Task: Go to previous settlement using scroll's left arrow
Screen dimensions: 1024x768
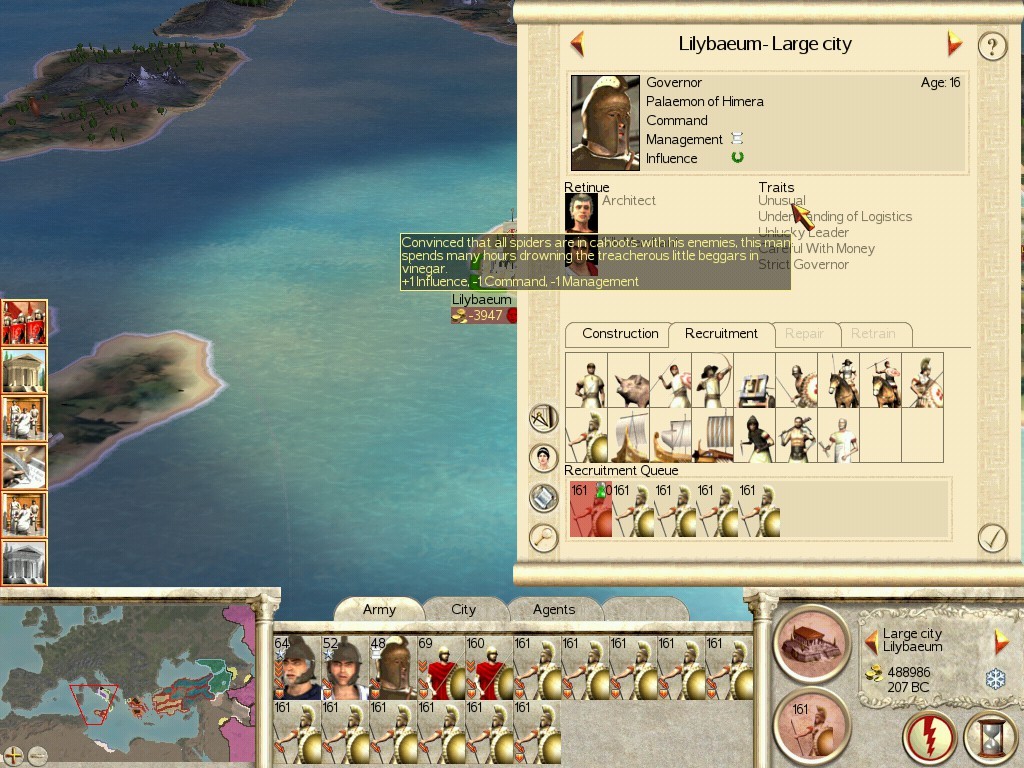Action: pos(577,44)
